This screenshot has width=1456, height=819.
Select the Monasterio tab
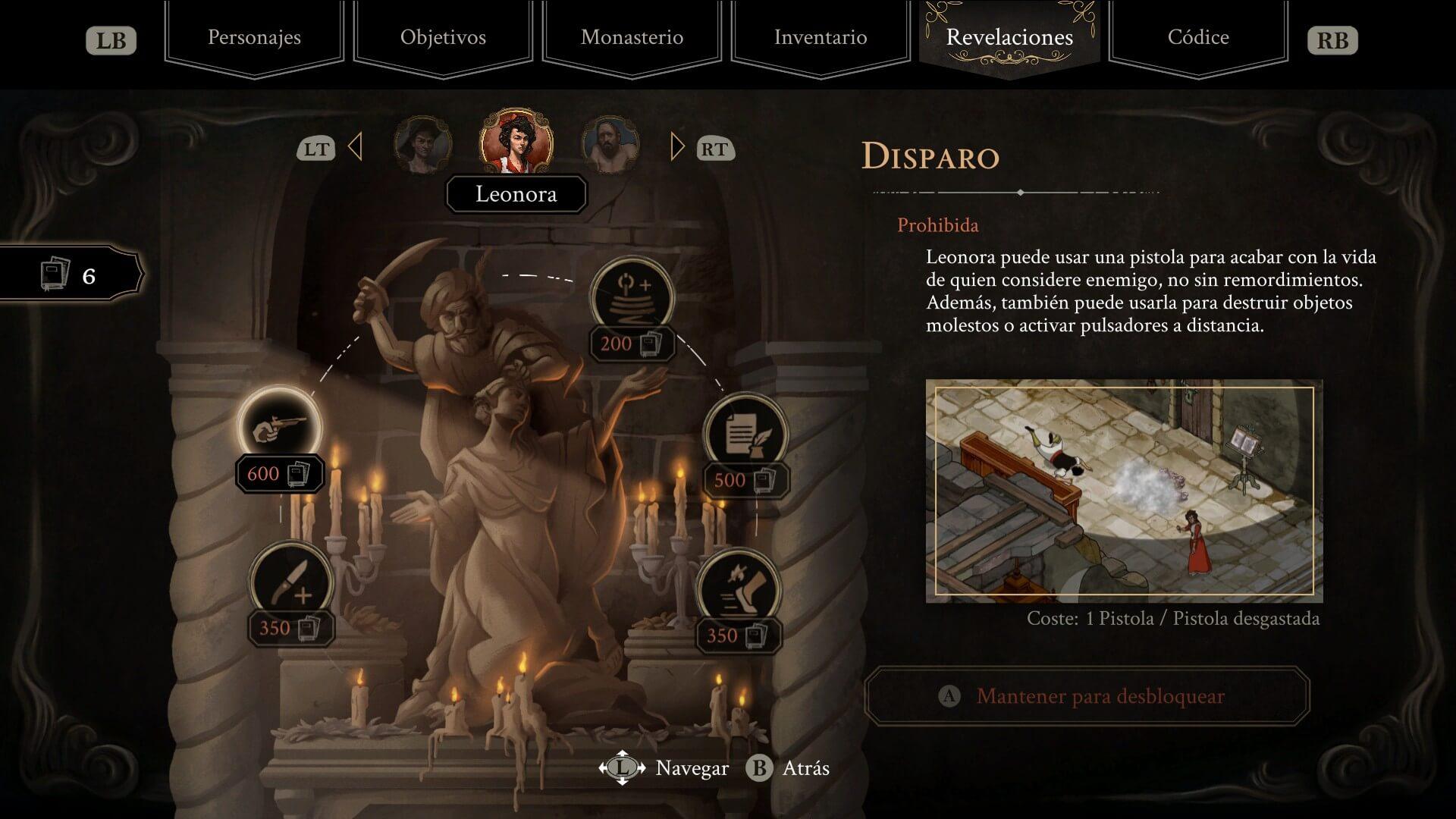pos(632,38)
